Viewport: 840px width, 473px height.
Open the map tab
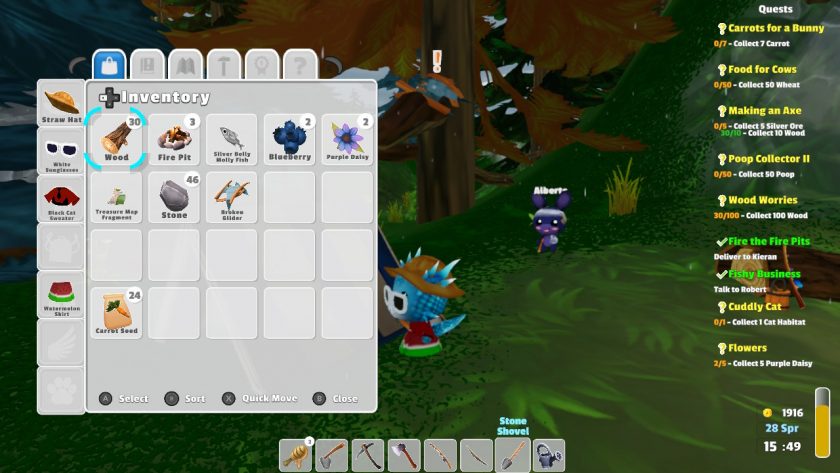coord(186,66)
